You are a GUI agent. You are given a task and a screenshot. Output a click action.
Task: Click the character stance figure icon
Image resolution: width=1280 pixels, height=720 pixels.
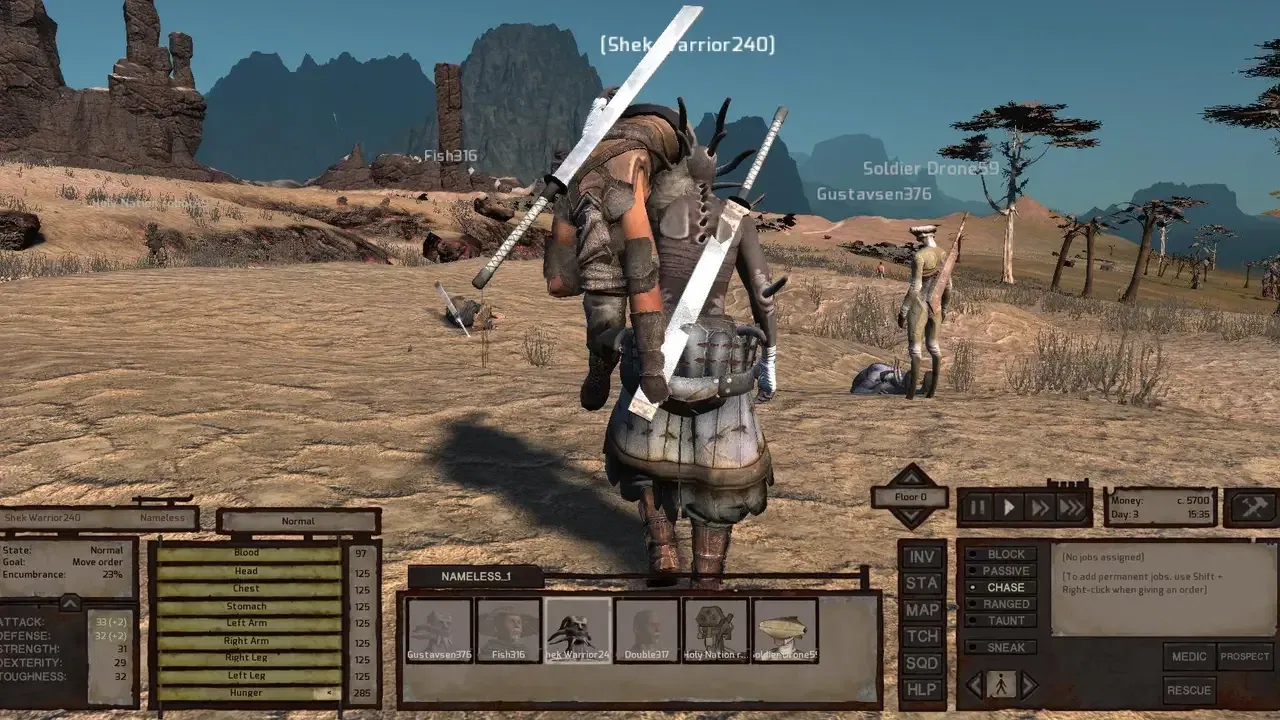point(999,684)
